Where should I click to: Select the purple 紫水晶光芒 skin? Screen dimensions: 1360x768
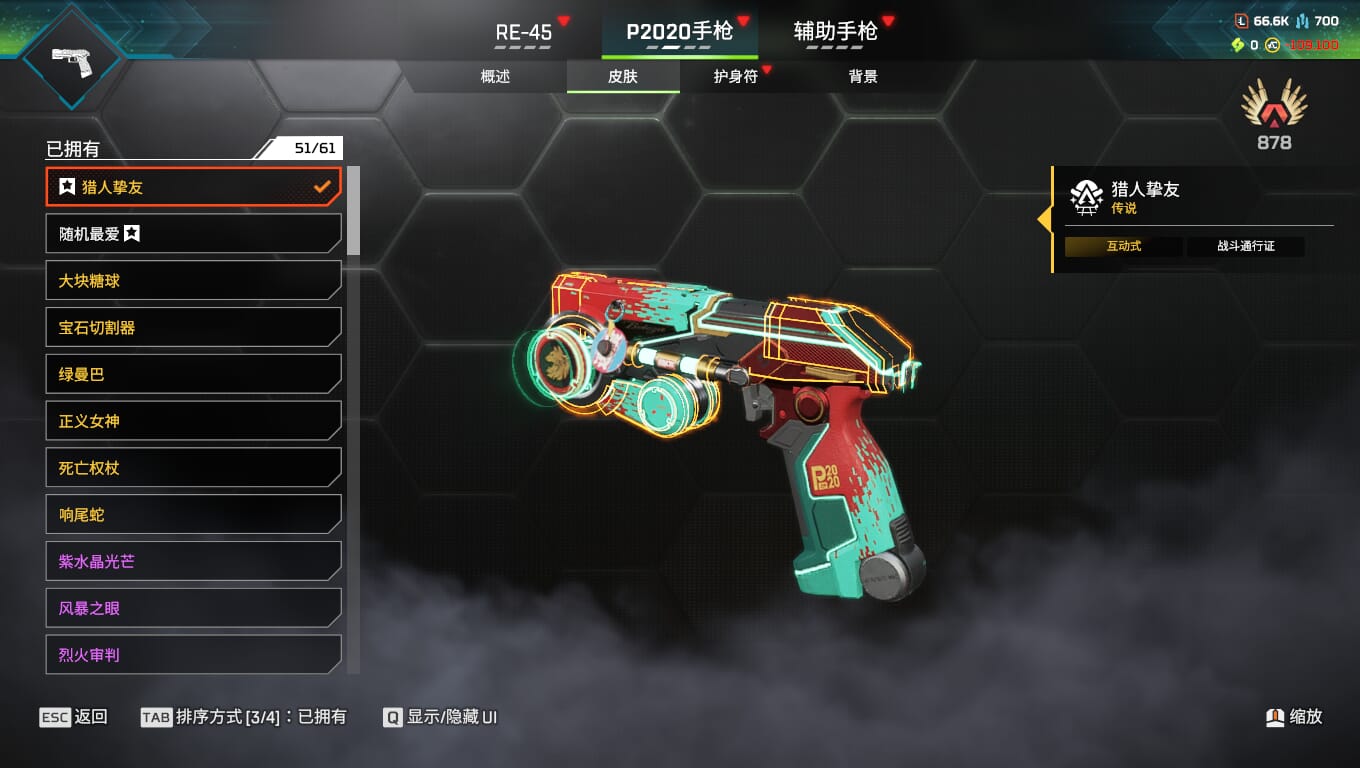click(x=194, y=562)
